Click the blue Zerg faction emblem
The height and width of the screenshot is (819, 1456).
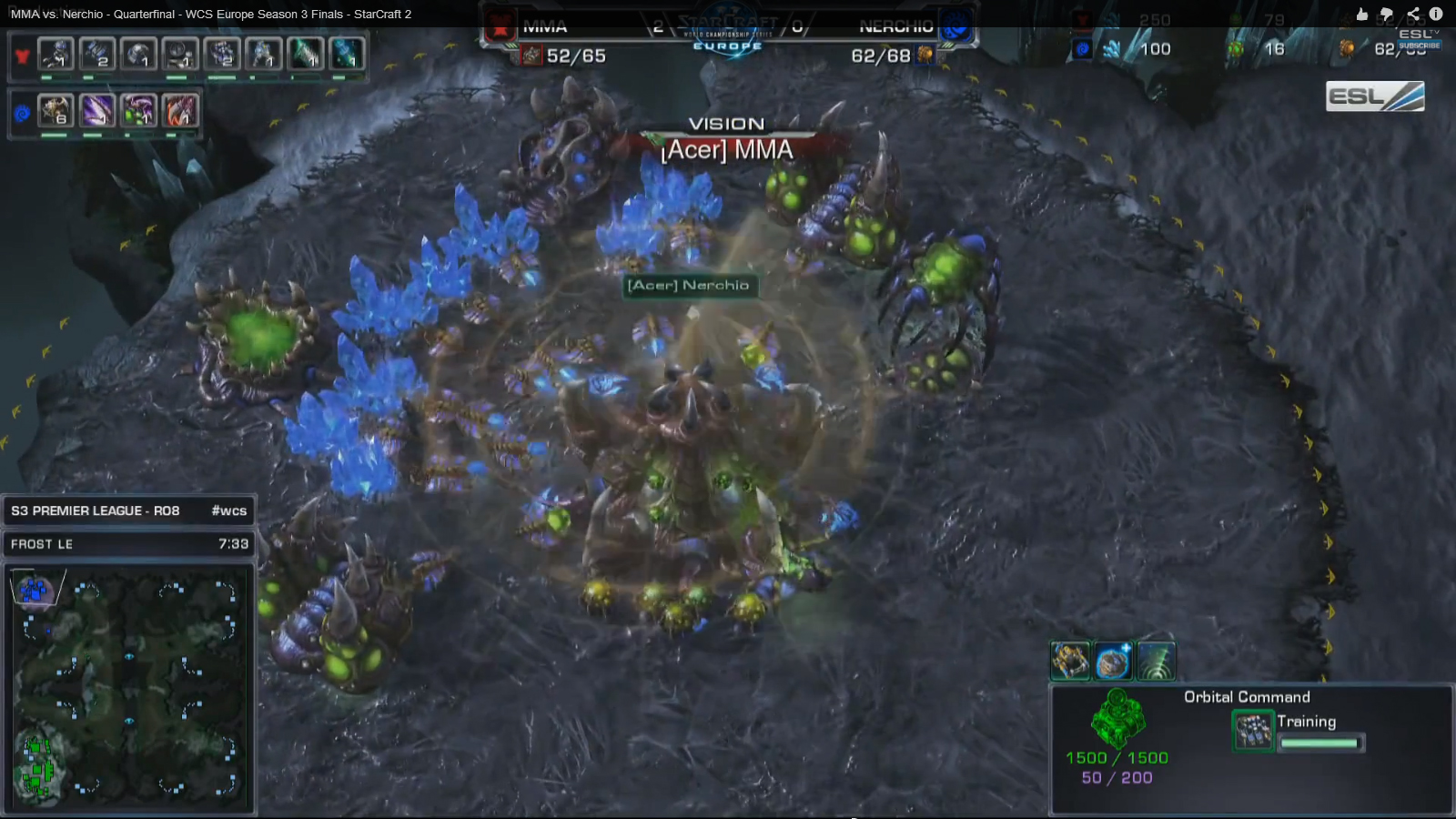click(22, 114)
